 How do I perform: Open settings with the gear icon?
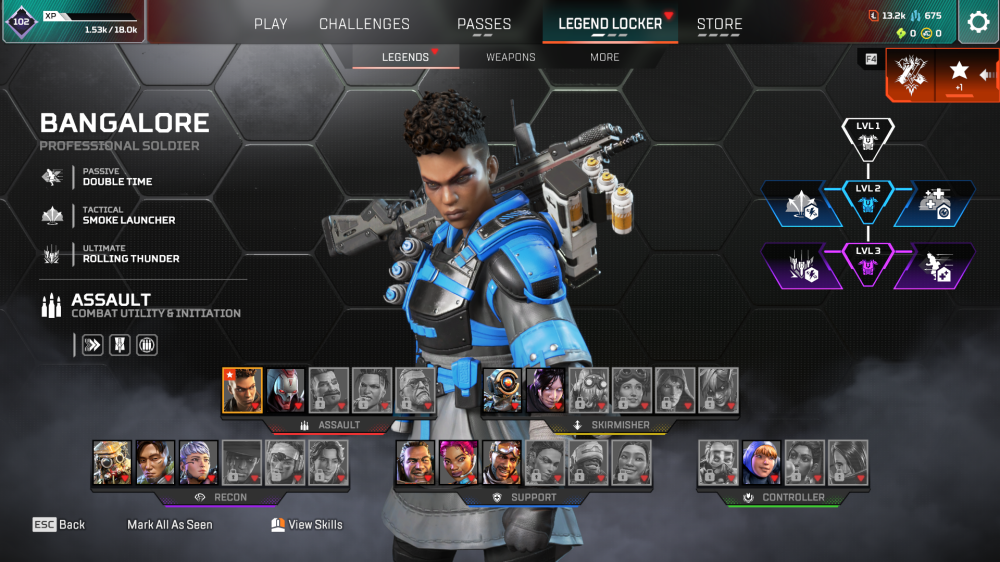[977, 22]
